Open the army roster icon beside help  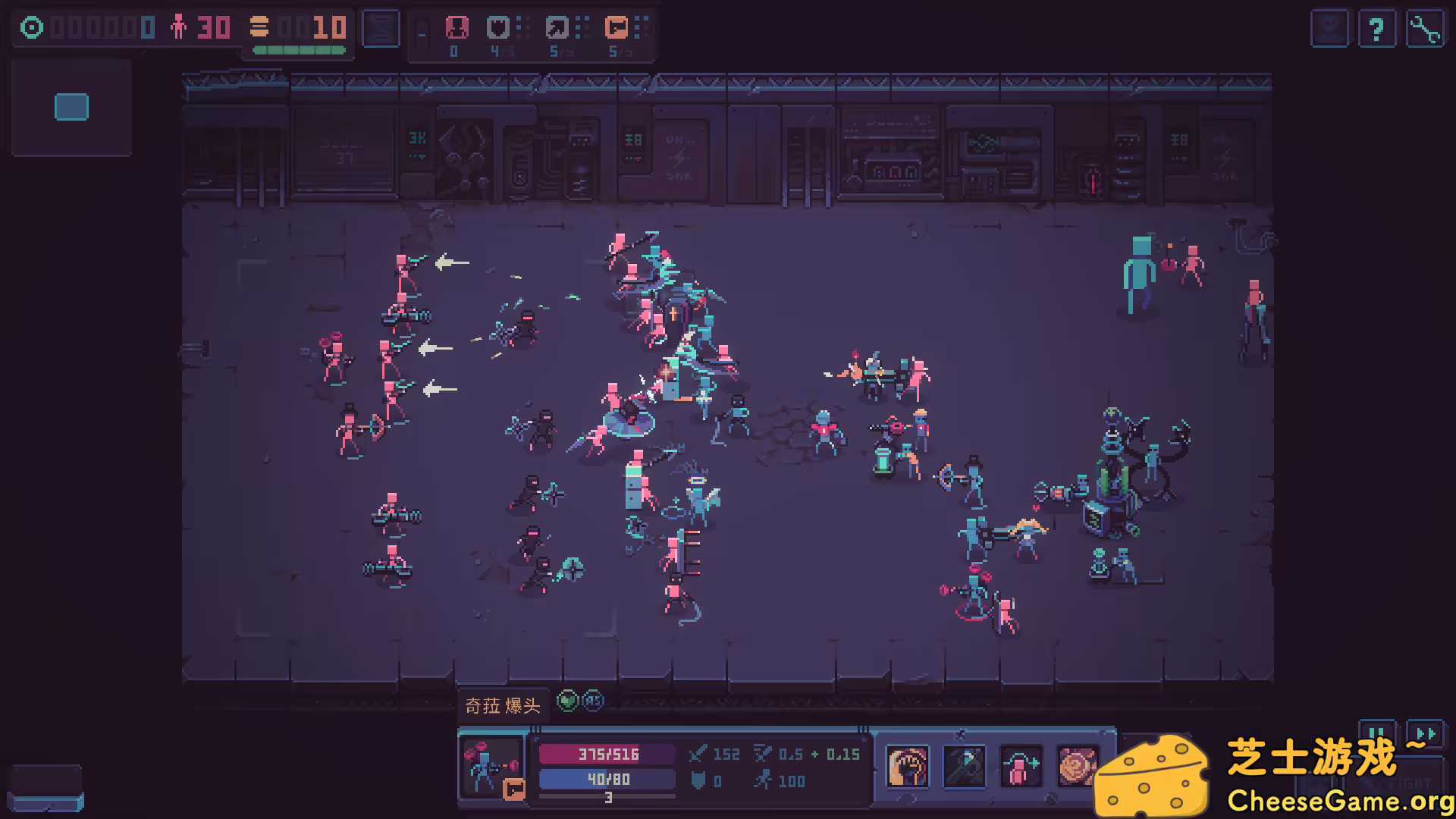[1329, 30]
